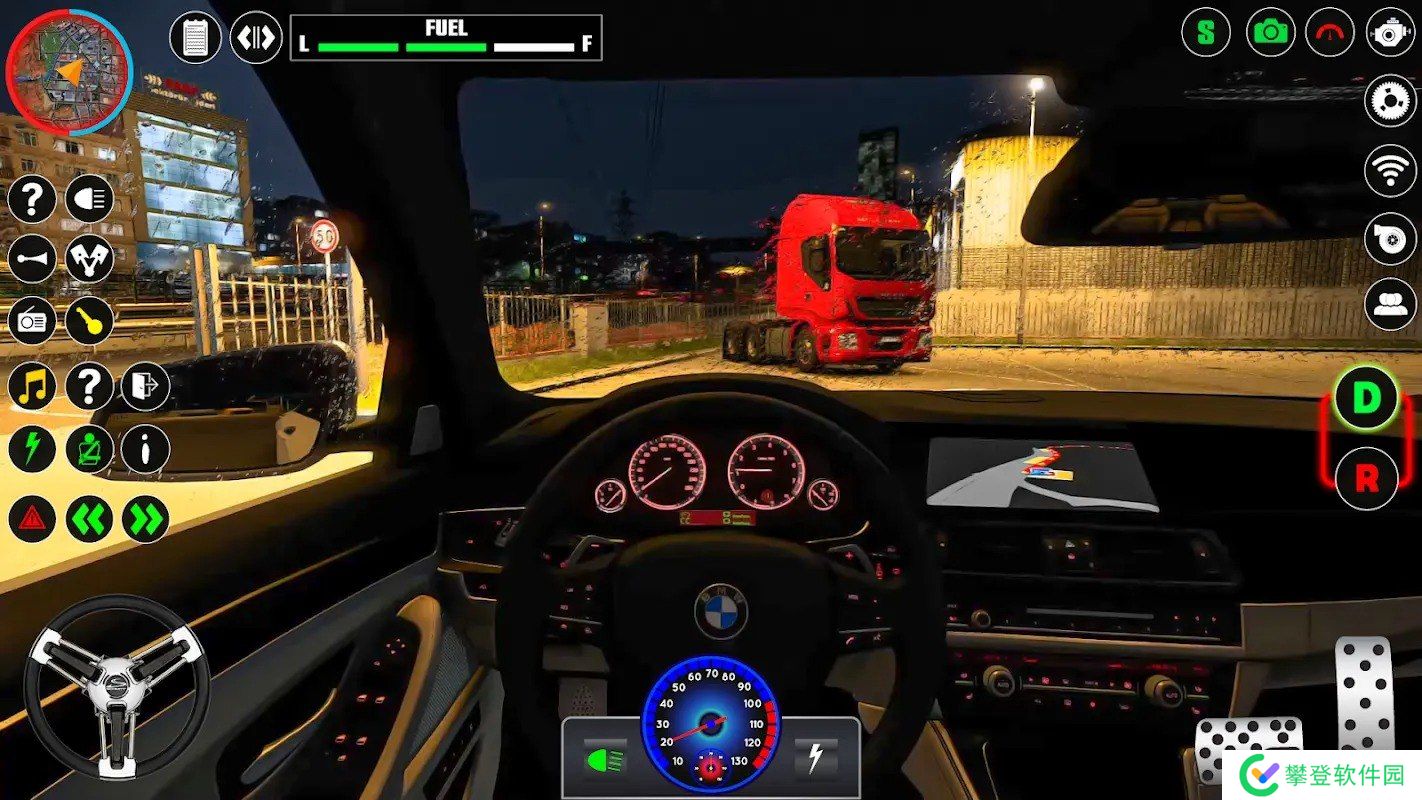1422x800 pixels.
Task: Click the green S button
Action: click(1206, 32)
